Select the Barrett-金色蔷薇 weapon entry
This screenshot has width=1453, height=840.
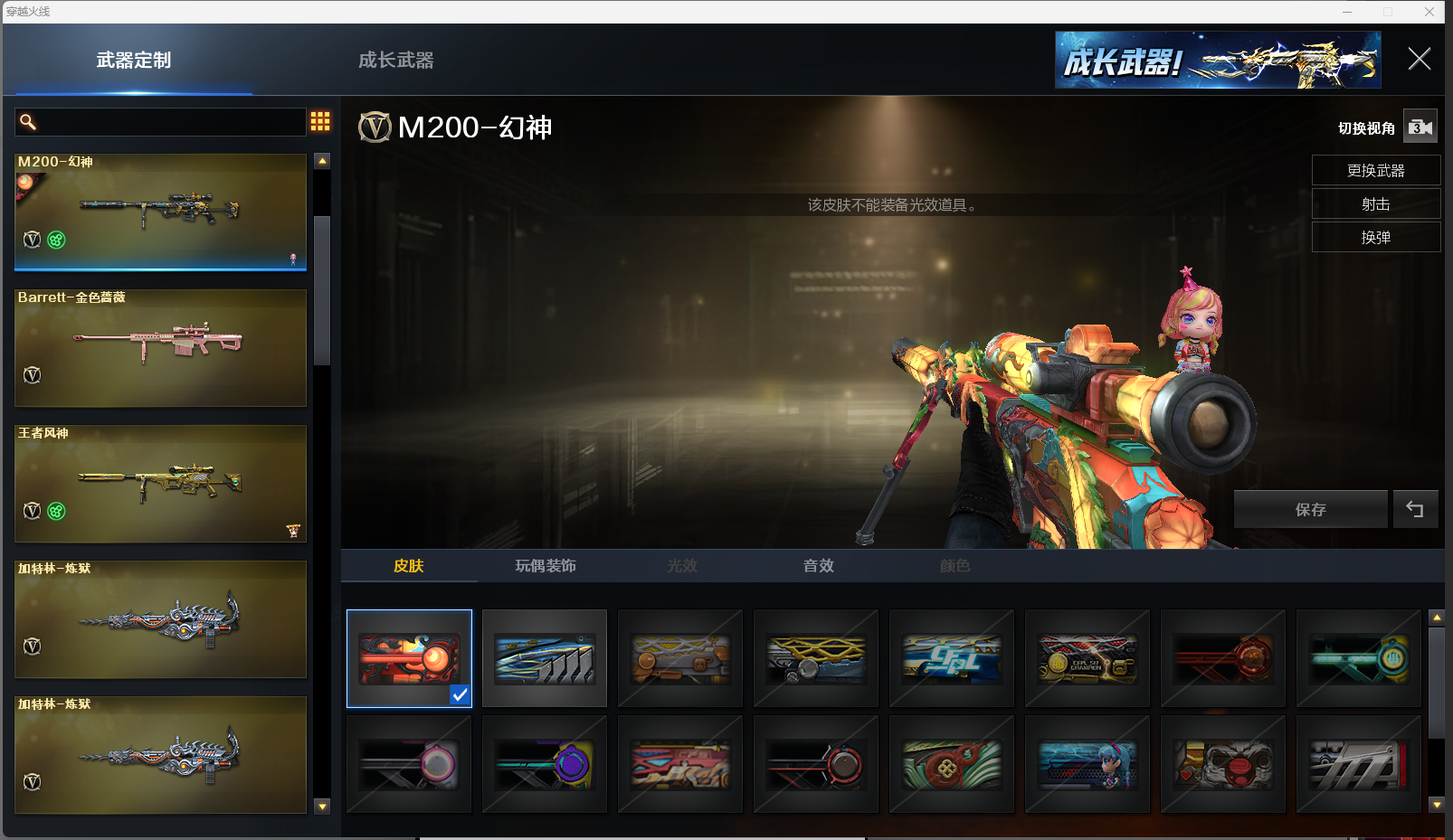160,348
